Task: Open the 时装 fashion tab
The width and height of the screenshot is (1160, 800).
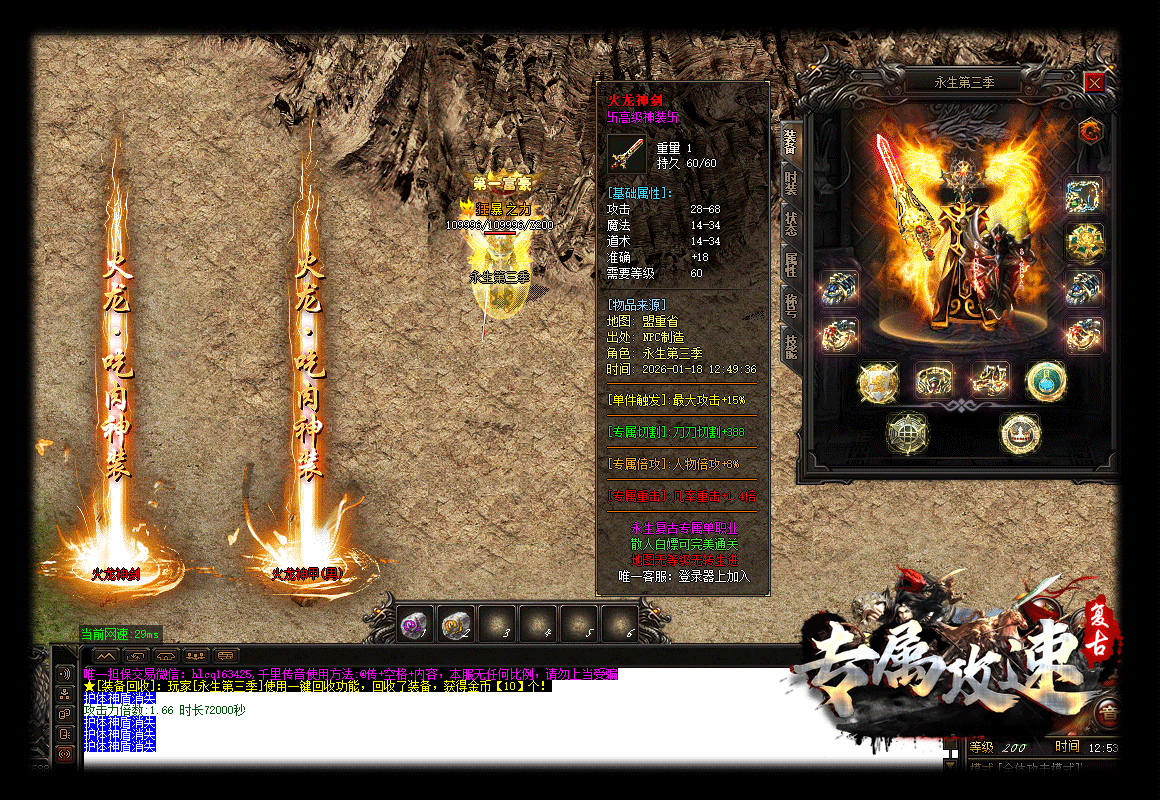Action: (790, 183)
